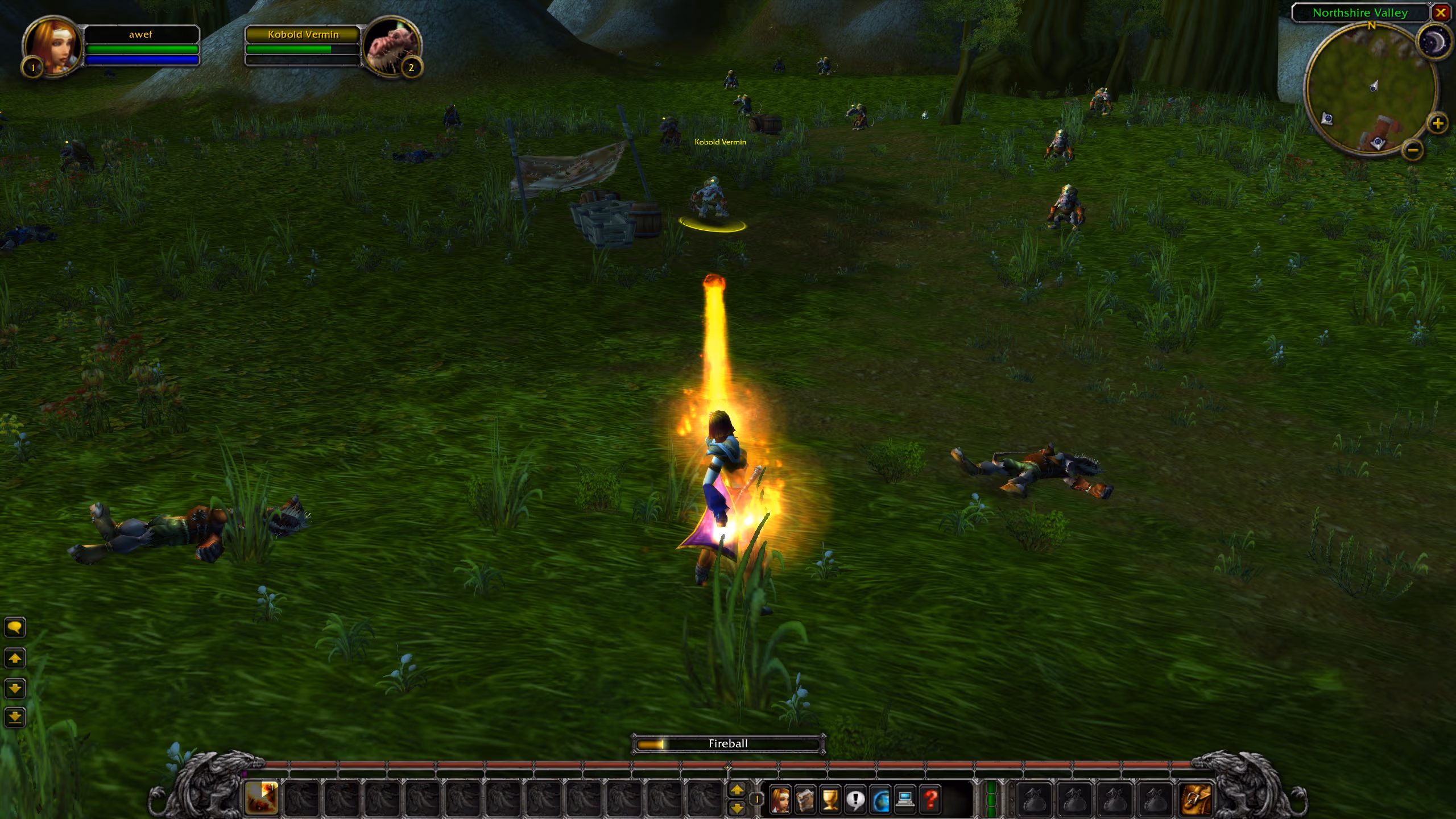Image resolution: width=1456 pixels, height=819 pixels.
Task: Jump chat to the bottom
Action: click(x=15, y=717)
